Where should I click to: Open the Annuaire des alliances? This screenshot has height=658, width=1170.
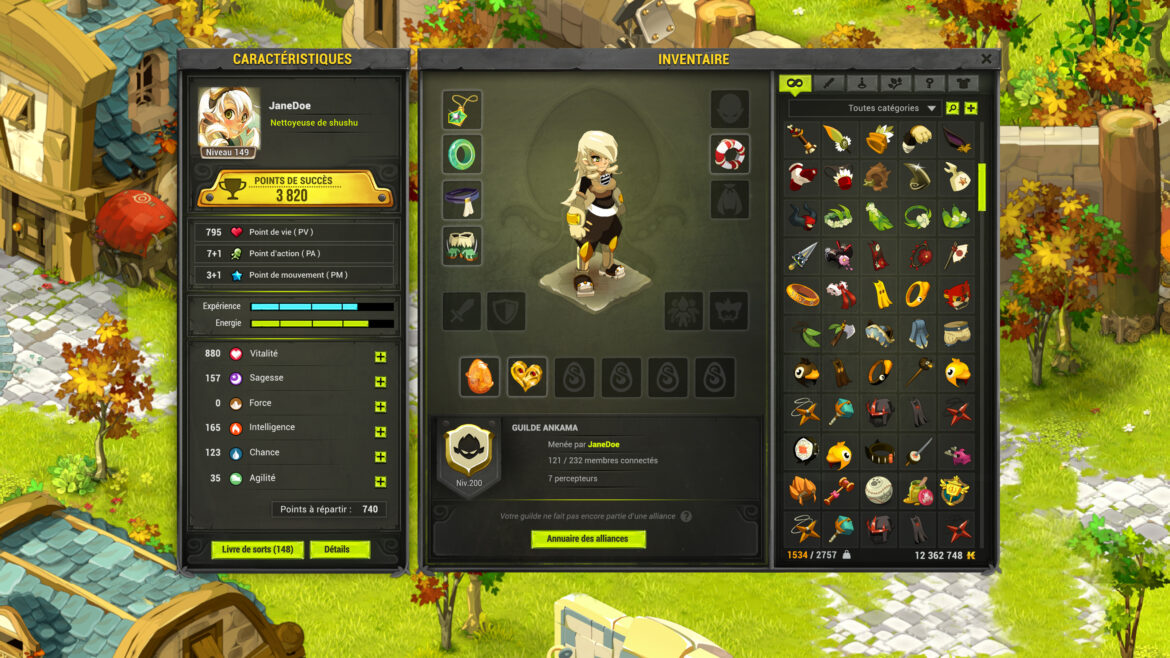[588, 539]
